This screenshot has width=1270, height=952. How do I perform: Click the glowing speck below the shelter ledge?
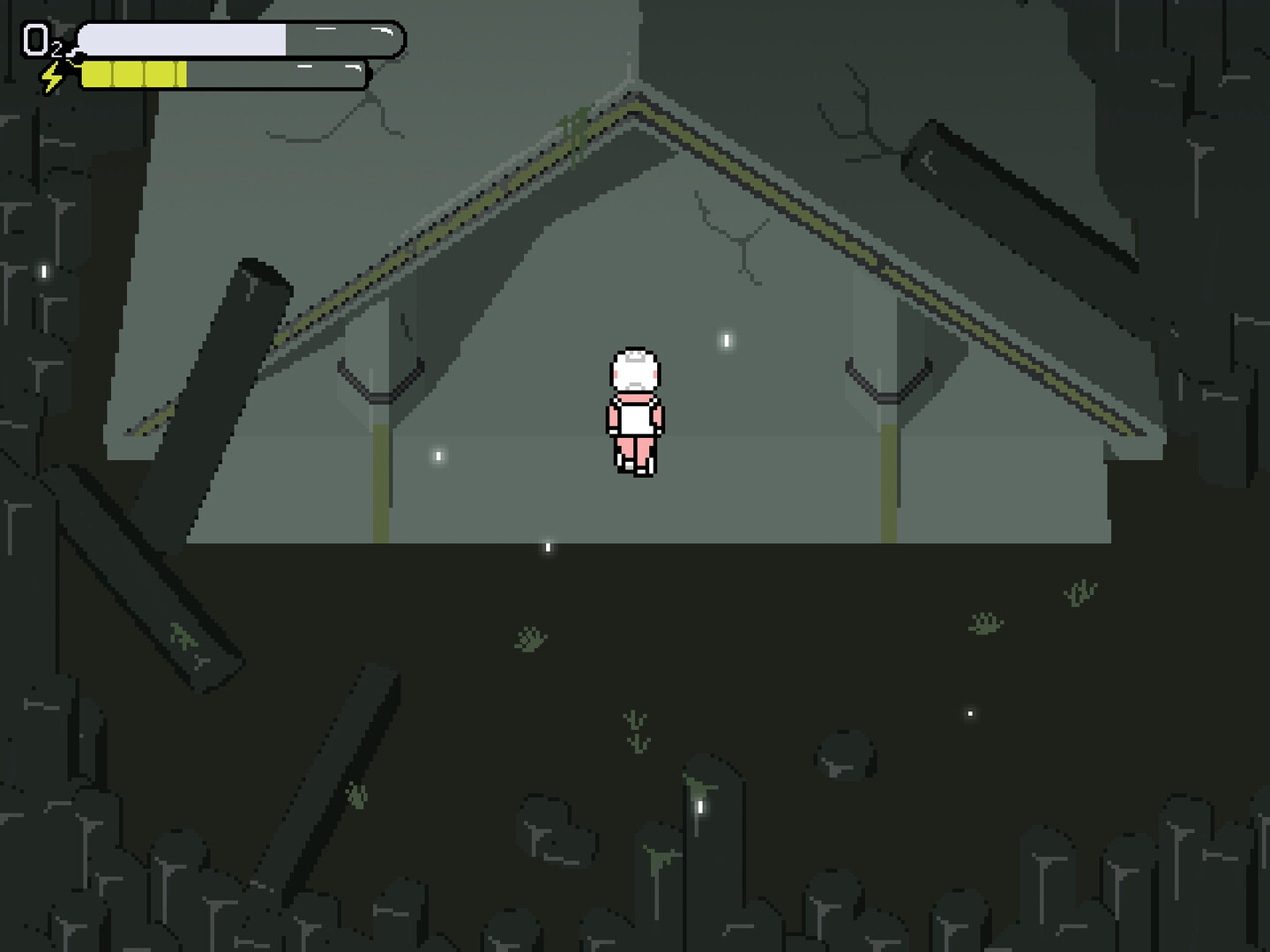coord(548,547)
